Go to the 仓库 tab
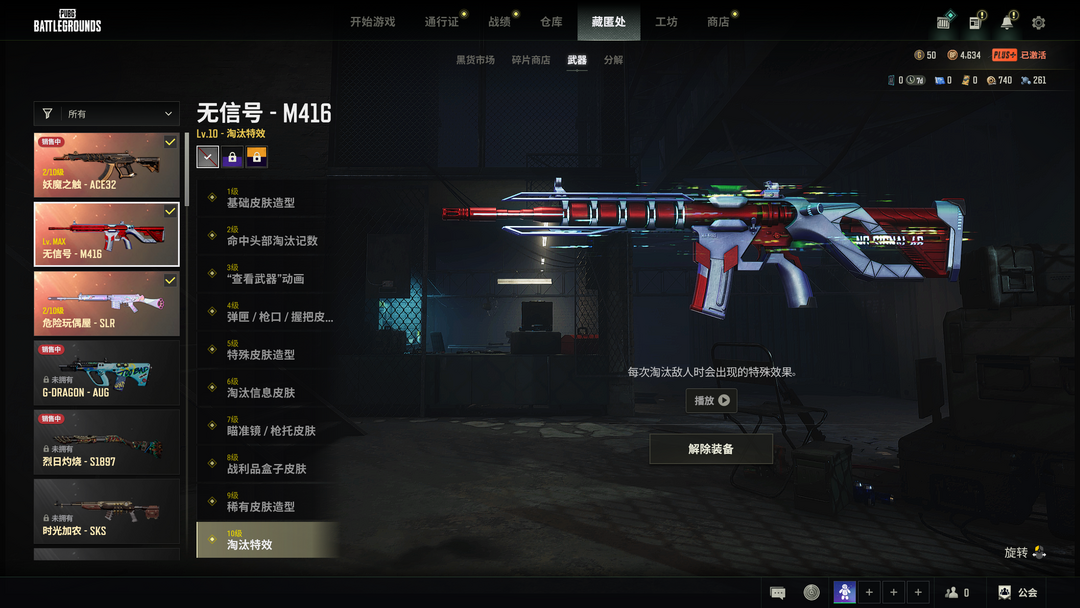1080x608 pixels. click(x=551, y=22)
